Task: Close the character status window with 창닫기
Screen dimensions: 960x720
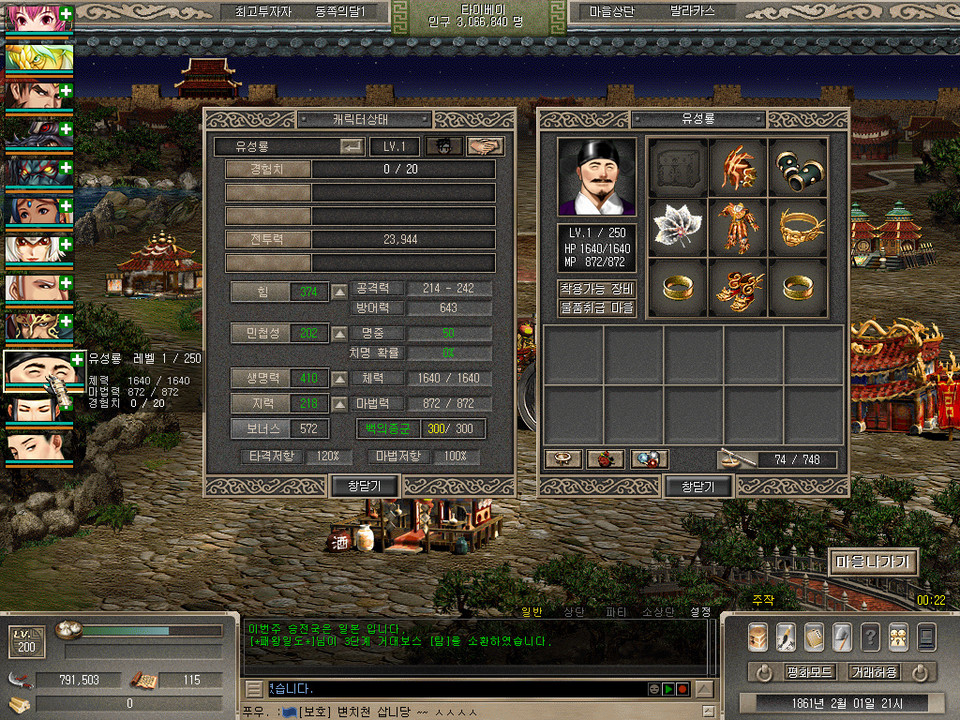Action: tap(365, 486)
